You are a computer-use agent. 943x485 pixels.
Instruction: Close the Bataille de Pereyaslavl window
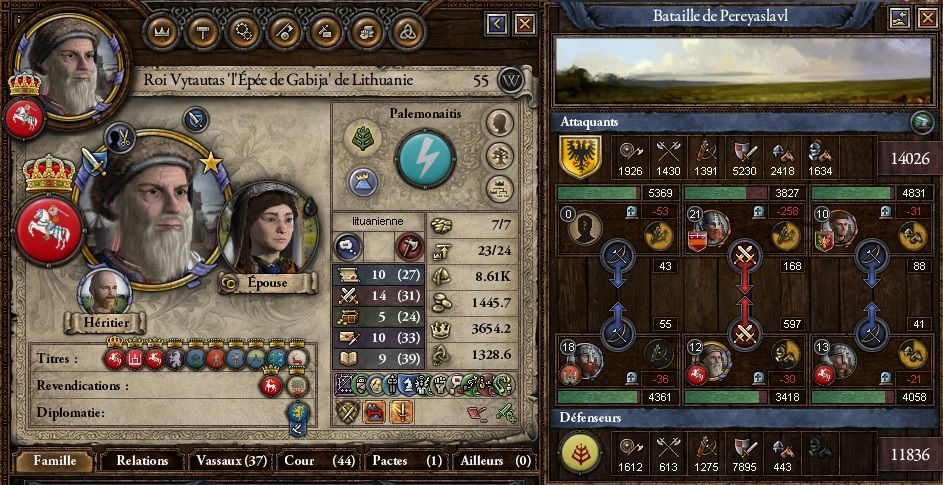926,17
